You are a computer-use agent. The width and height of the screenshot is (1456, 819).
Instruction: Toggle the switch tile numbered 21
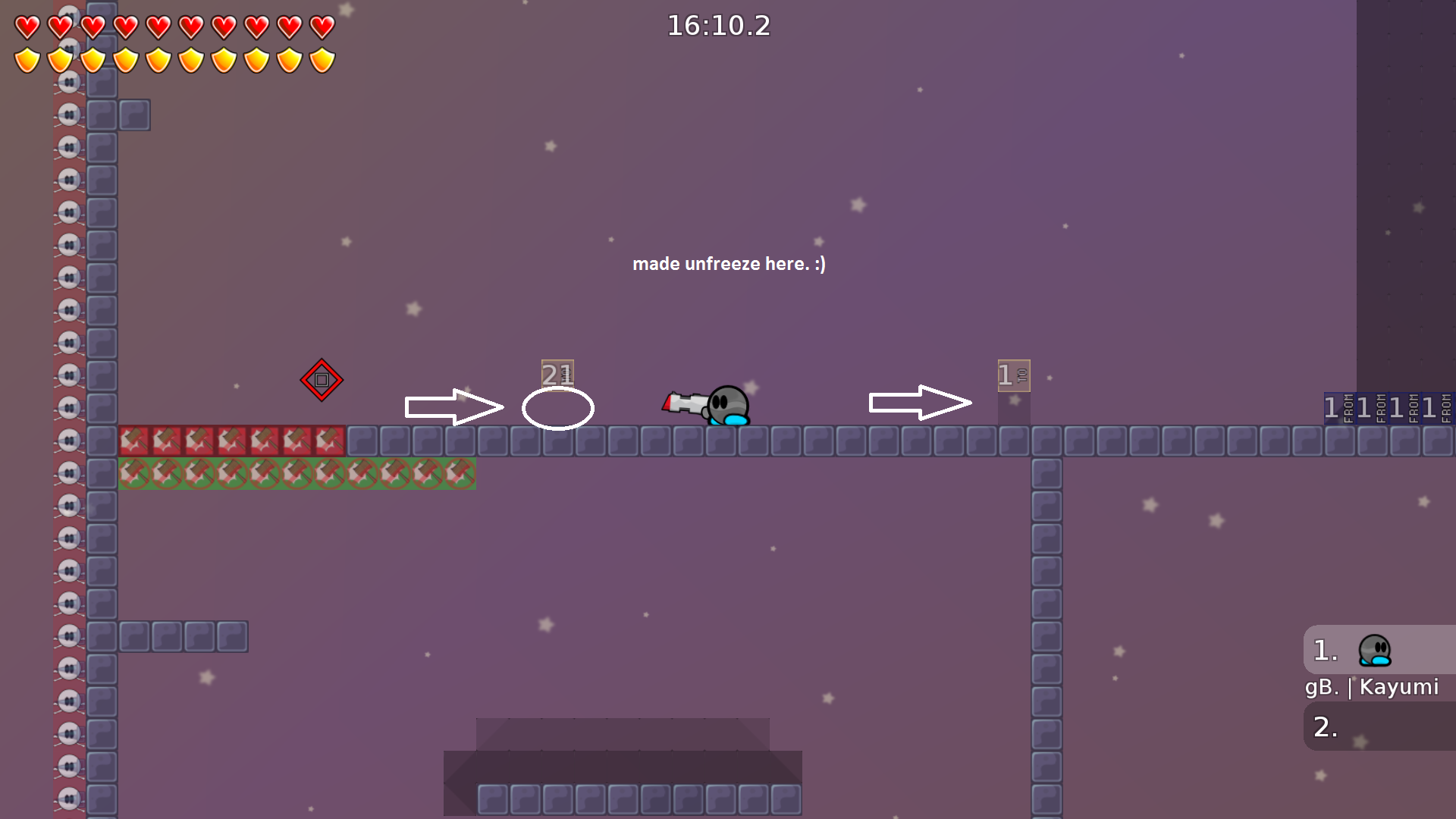(557, 374)
